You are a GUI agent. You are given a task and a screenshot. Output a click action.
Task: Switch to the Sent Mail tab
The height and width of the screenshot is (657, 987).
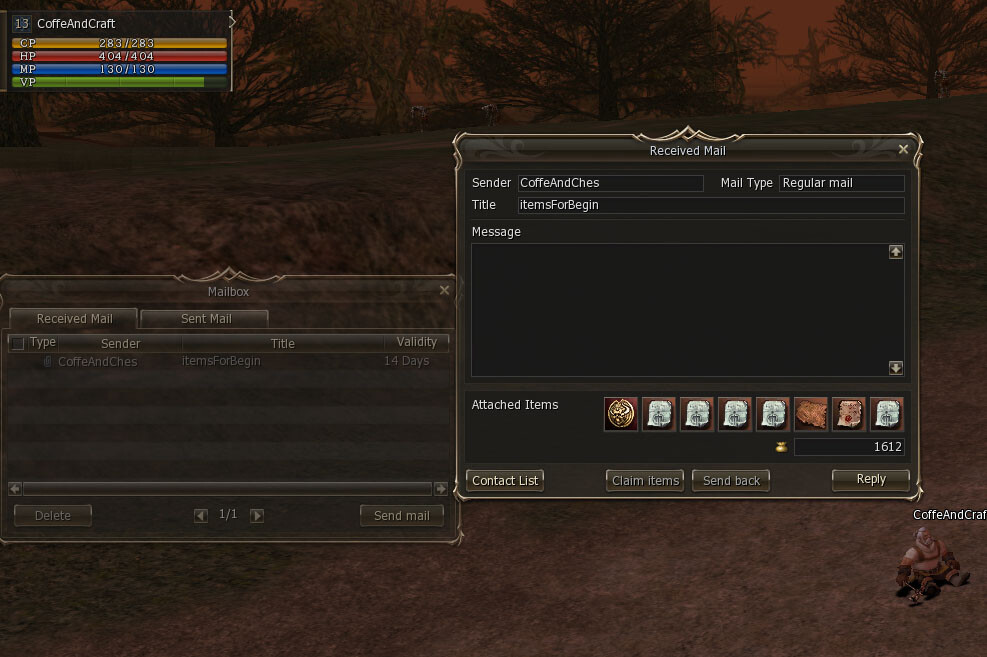205,319
